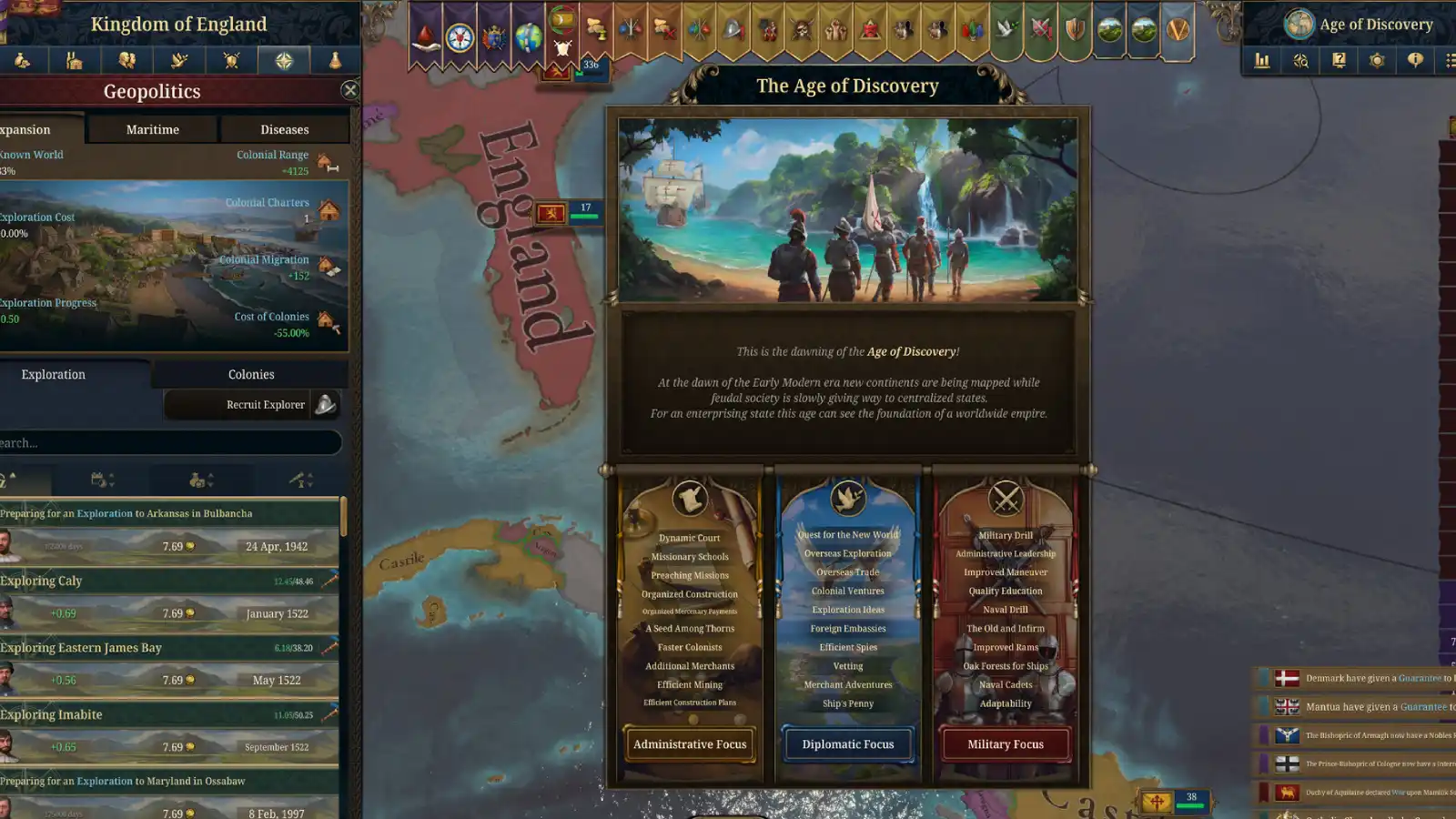Image resolution: width=1456 pixels, height=819 pixels.
Task: Open the settings gear icon
Action: point(1377,61)
